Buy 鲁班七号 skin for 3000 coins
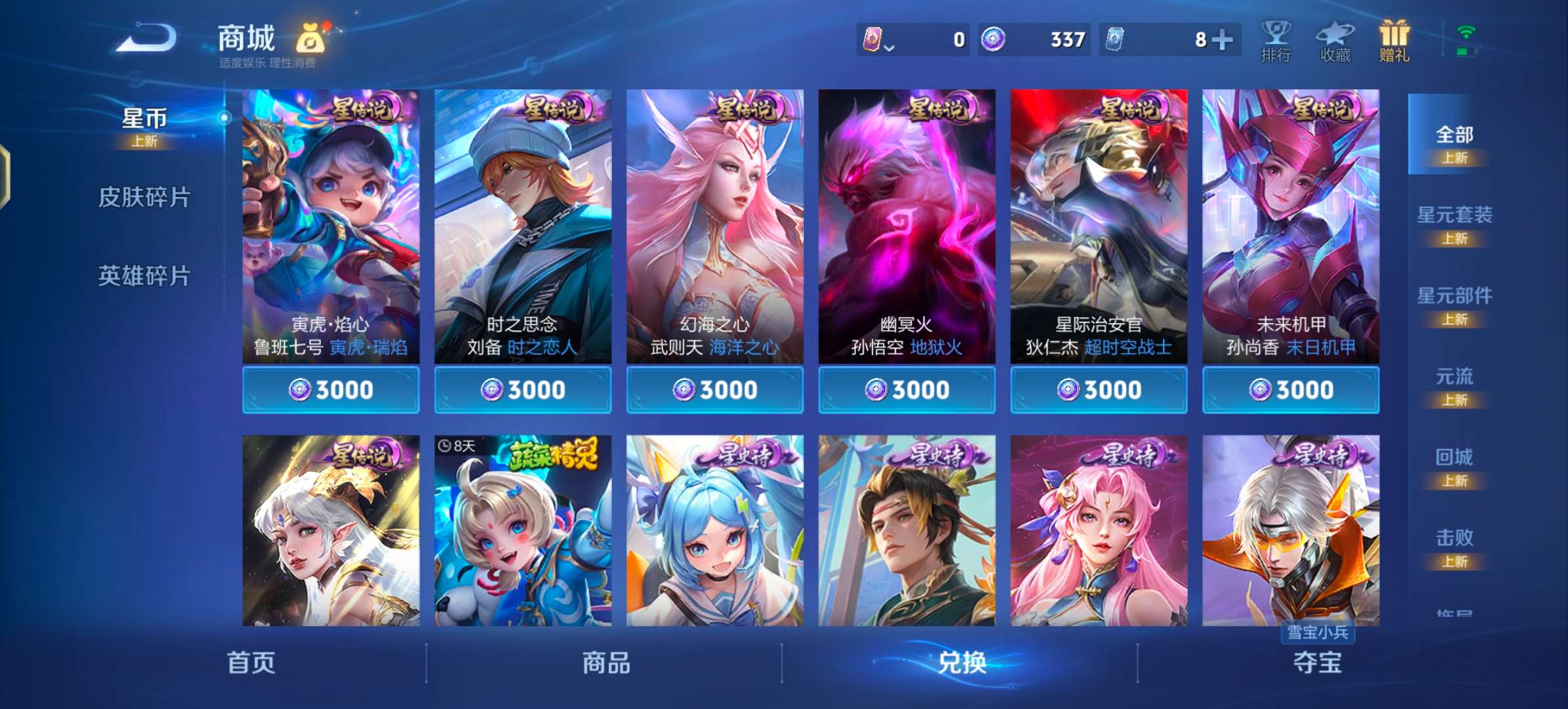Viewport: 1568px width, 709px height. pyautogui.click(x=330, y=389)
